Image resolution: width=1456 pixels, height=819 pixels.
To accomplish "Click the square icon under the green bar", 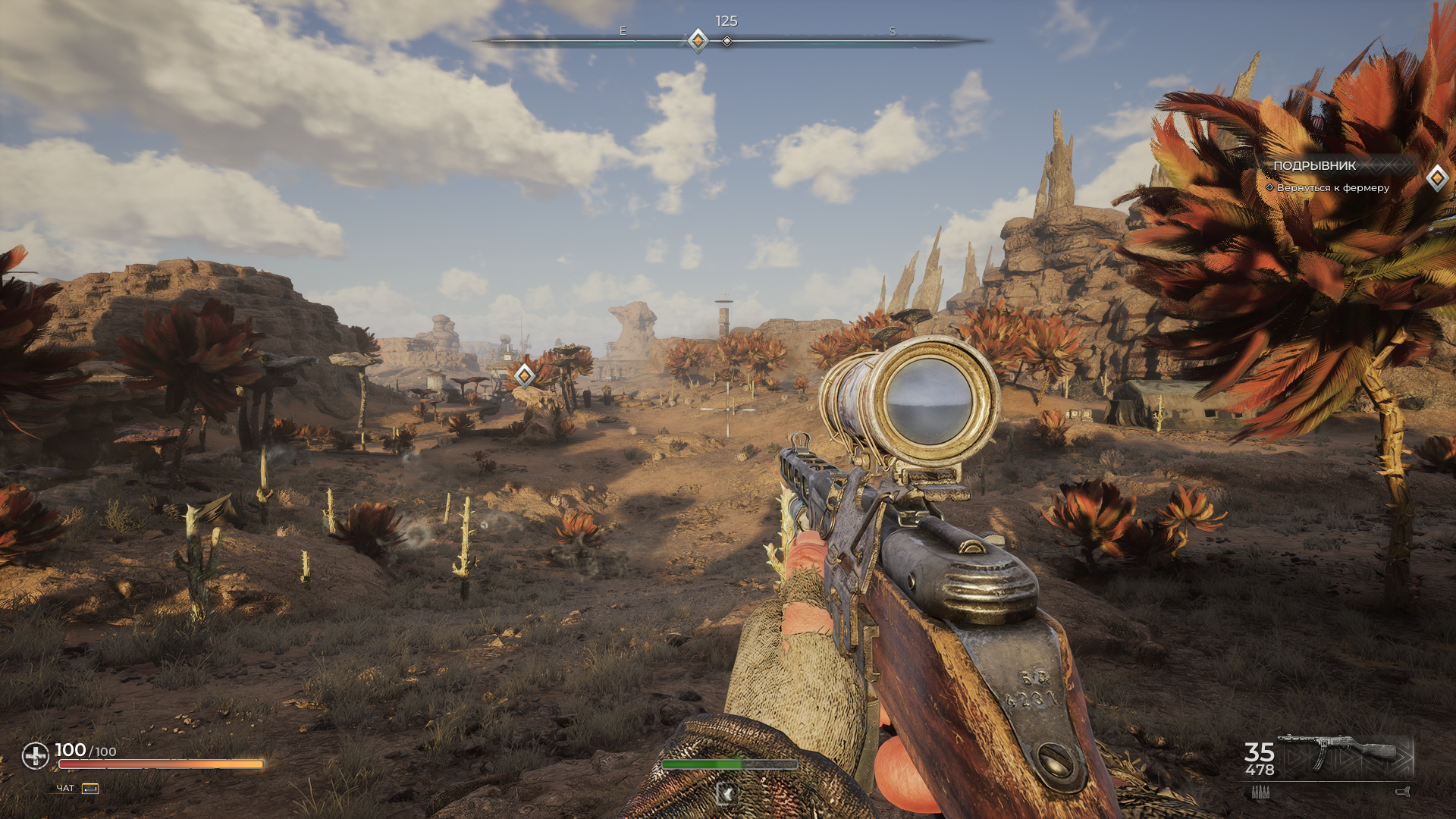I will pyautogui.click(x=727, y=794).
